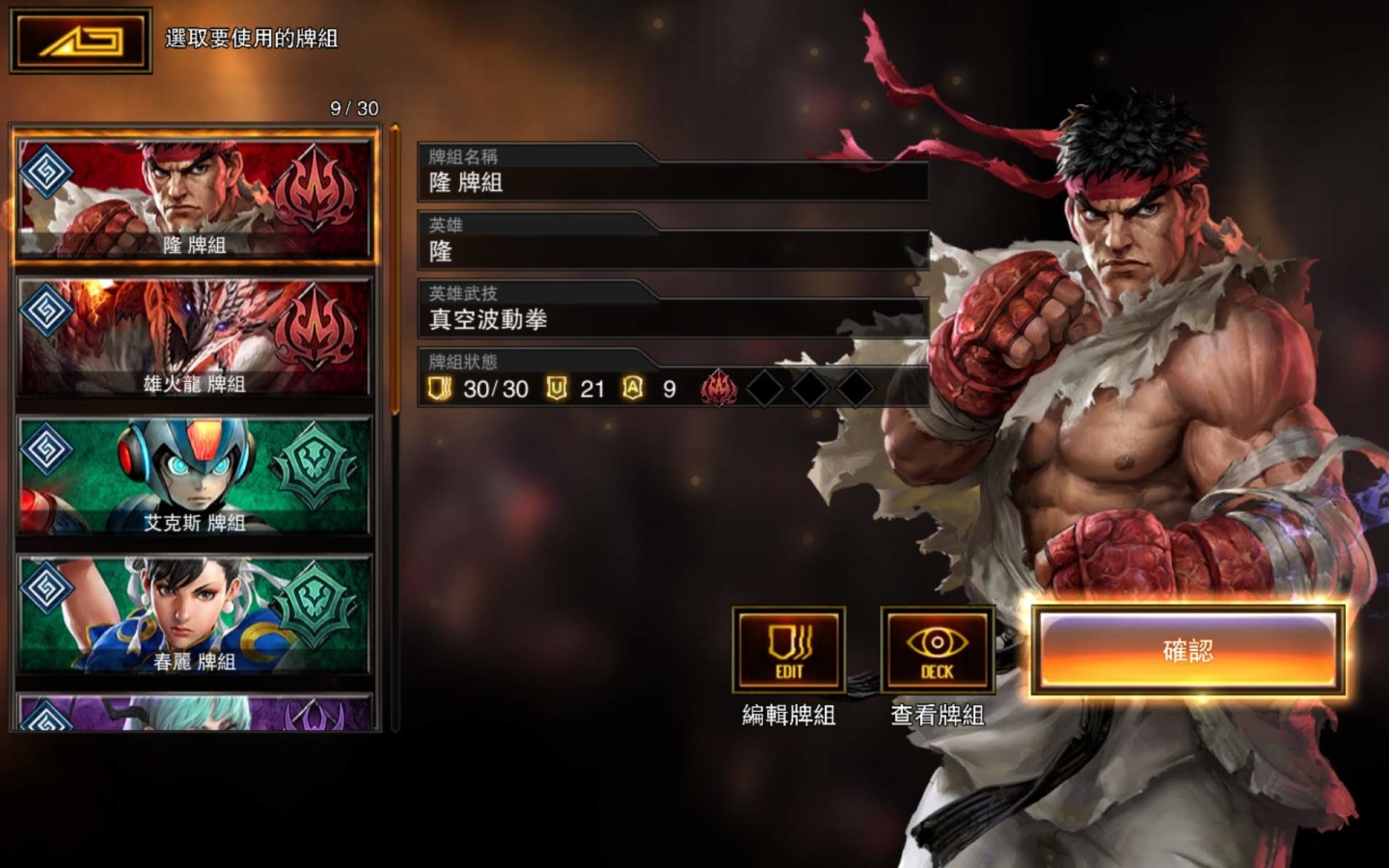Click the A-badge icon beside 9
The width and height of the screenshot is (1389, 868).
(631, 389)
